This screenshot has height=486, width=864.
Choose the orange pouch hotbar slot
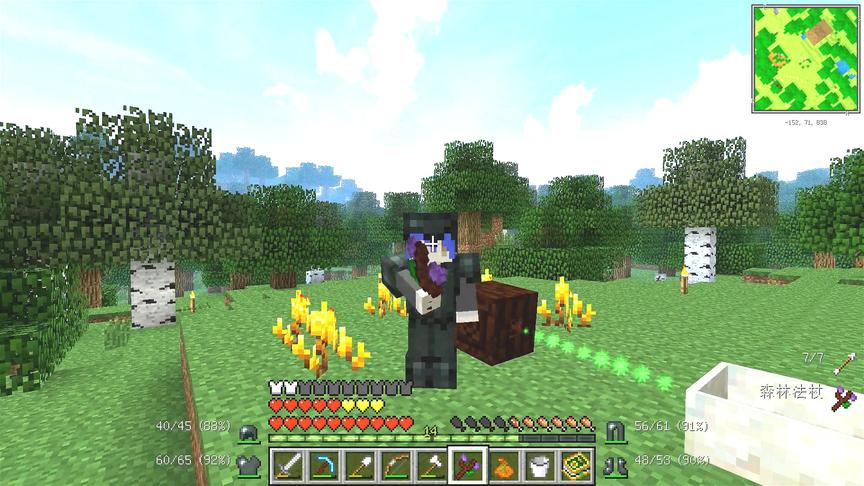[x=503, y=465]
